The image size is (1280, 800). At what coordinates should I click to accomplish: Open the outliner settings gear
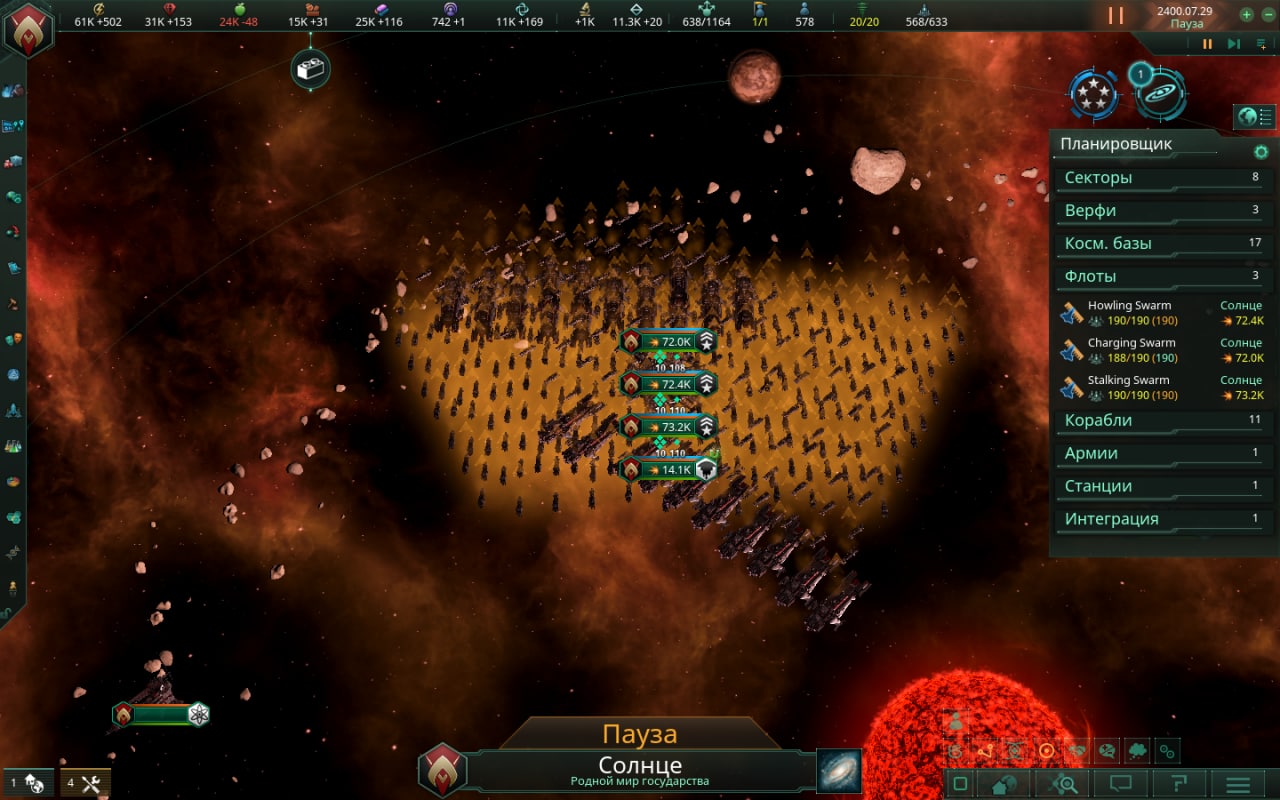click(1261, 152)
